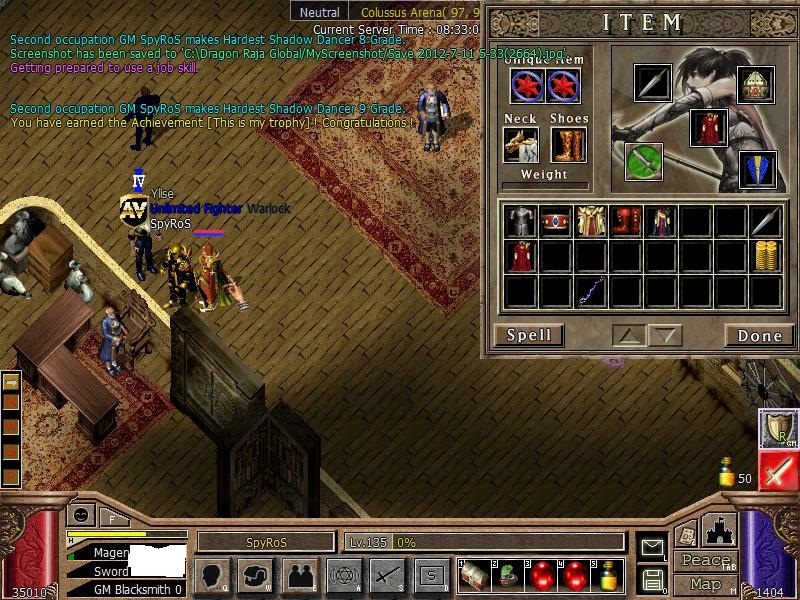Select the red boots in the inventory
Viewport: 800px width, 600px height.
pyautogui.click(x=627, y=221)
